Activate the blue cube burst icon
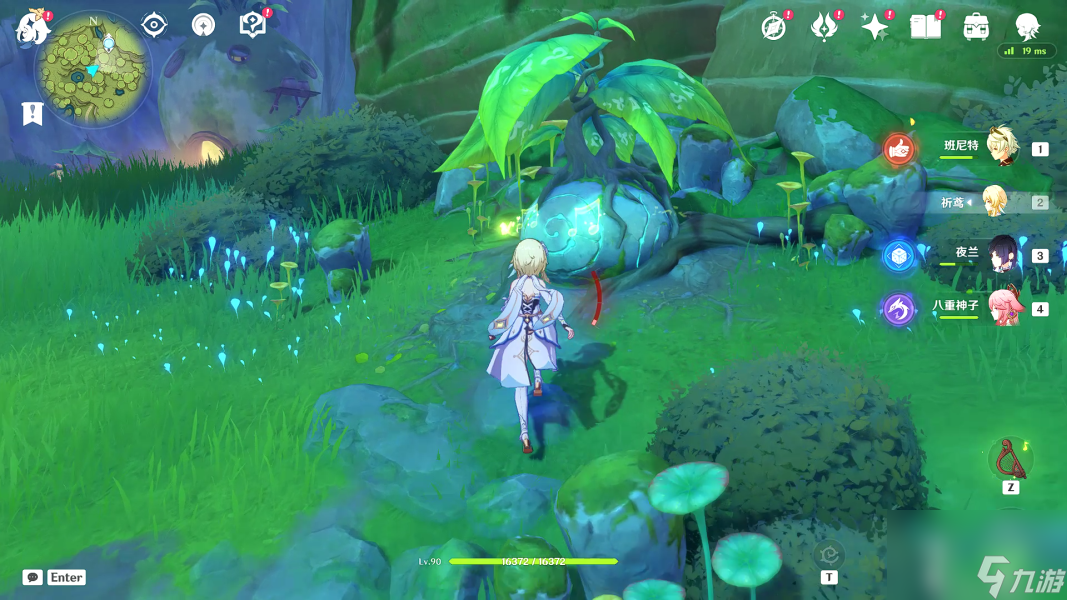 [898, 256]
